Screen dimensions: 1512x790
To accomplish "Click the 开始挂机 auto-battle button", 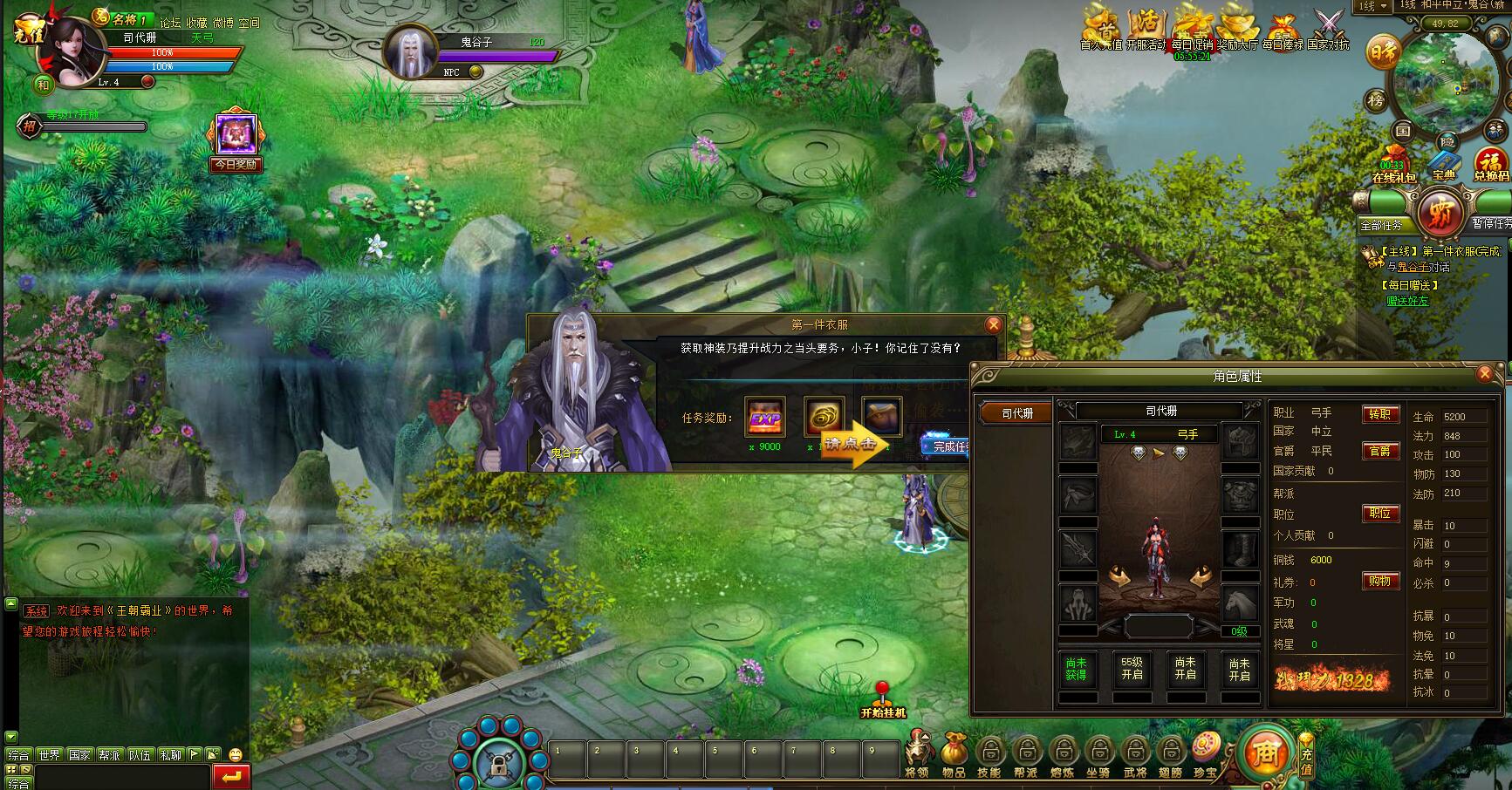I will click(883, 702).
